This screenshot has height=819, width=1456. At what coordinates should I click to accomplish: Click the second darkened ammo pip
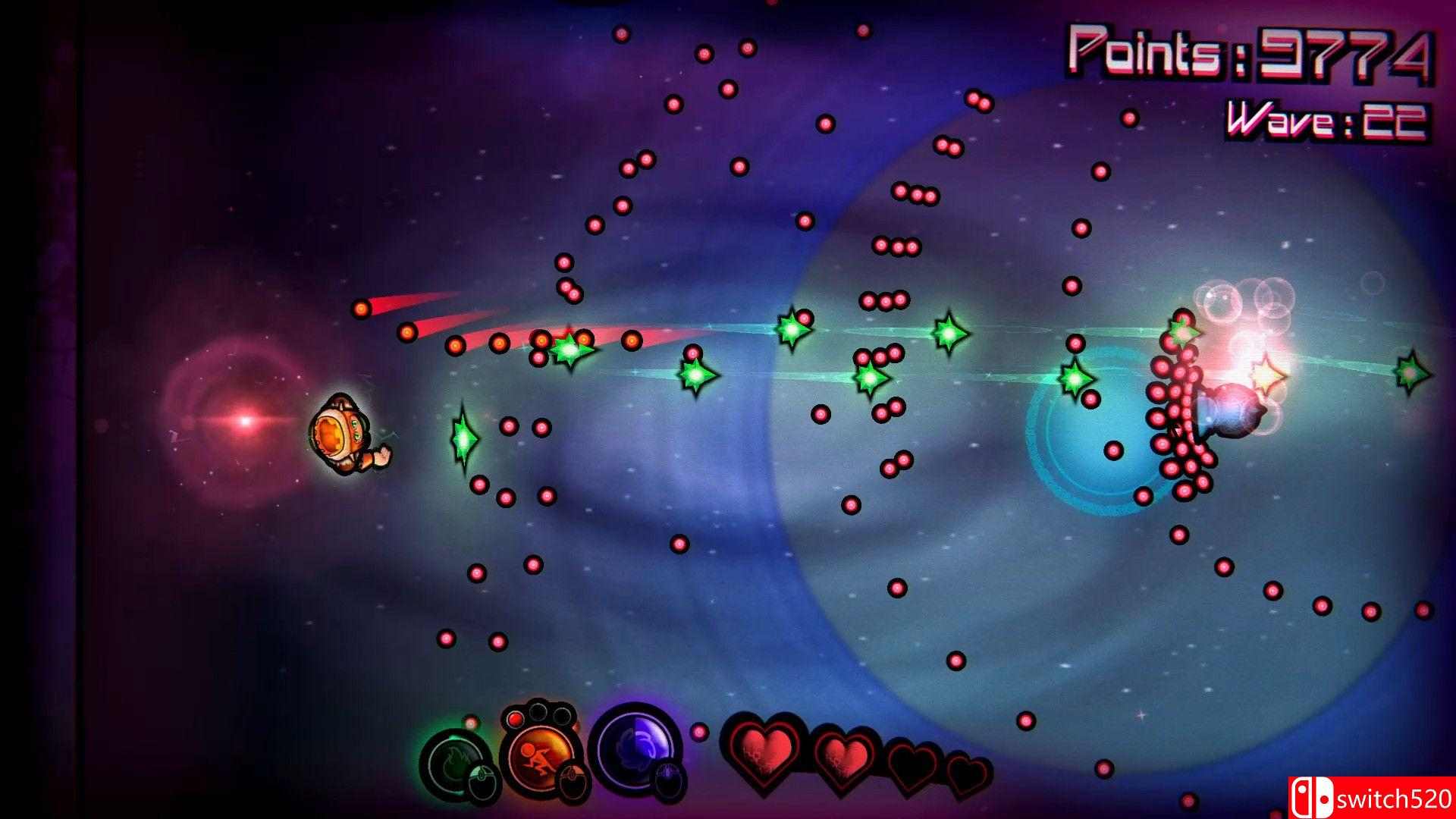(x=563, y=715)
